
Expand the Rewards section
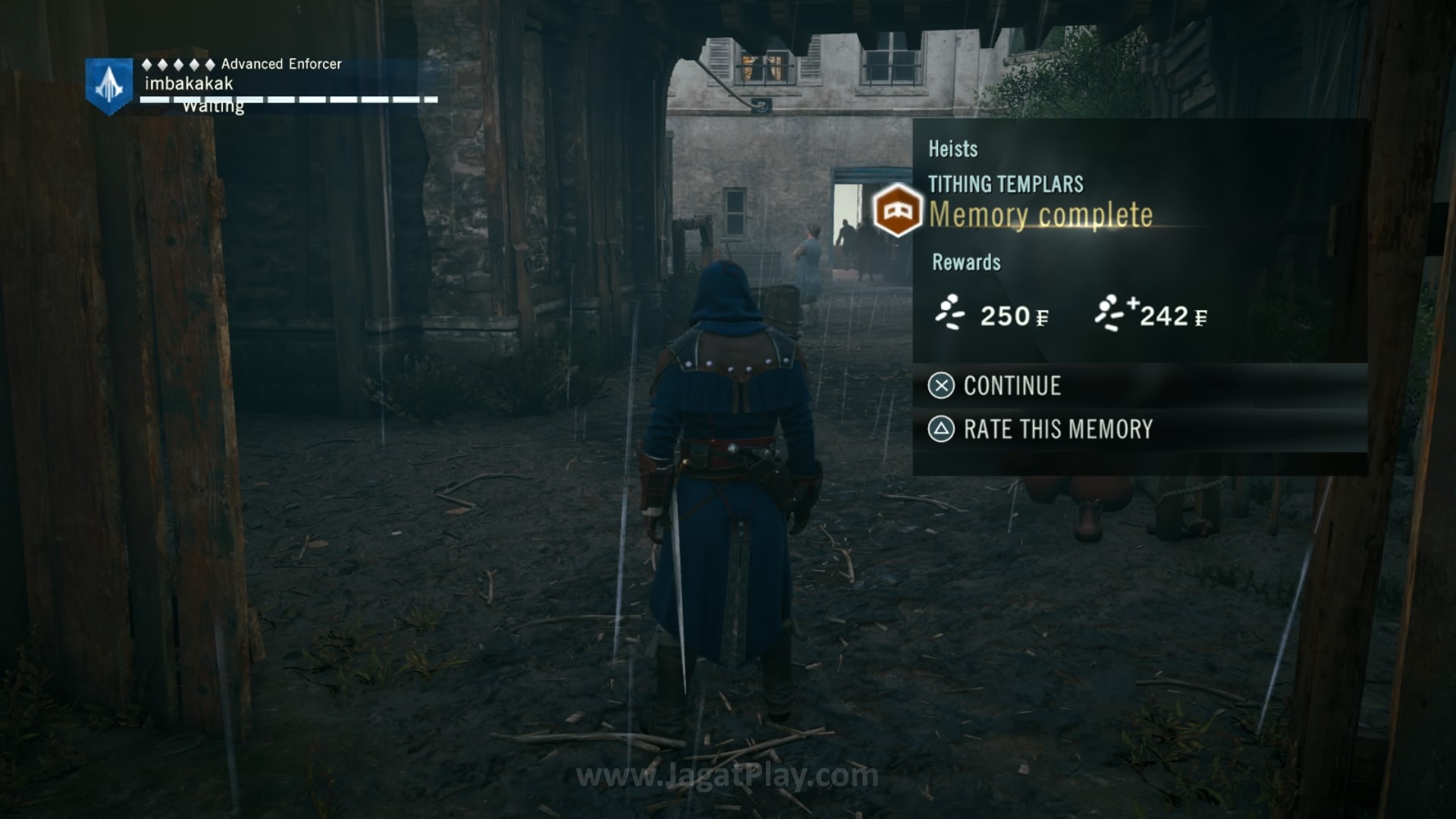point(966,263)
